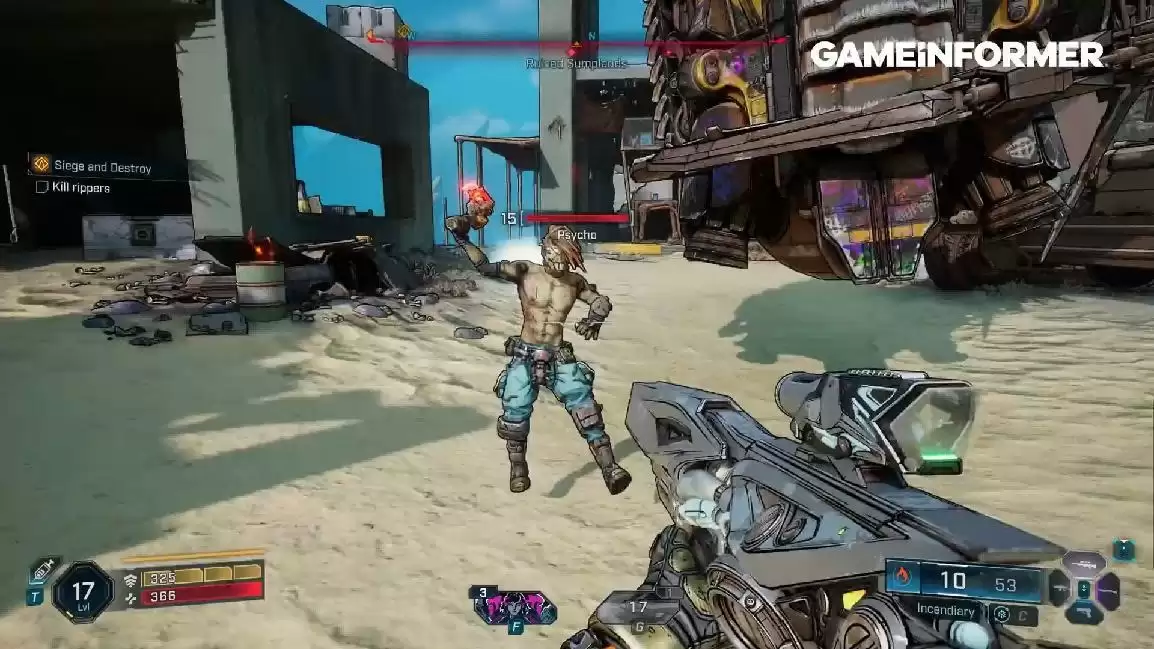Toggle the Incendiary weapon mode label

click(x=946, y=608)
